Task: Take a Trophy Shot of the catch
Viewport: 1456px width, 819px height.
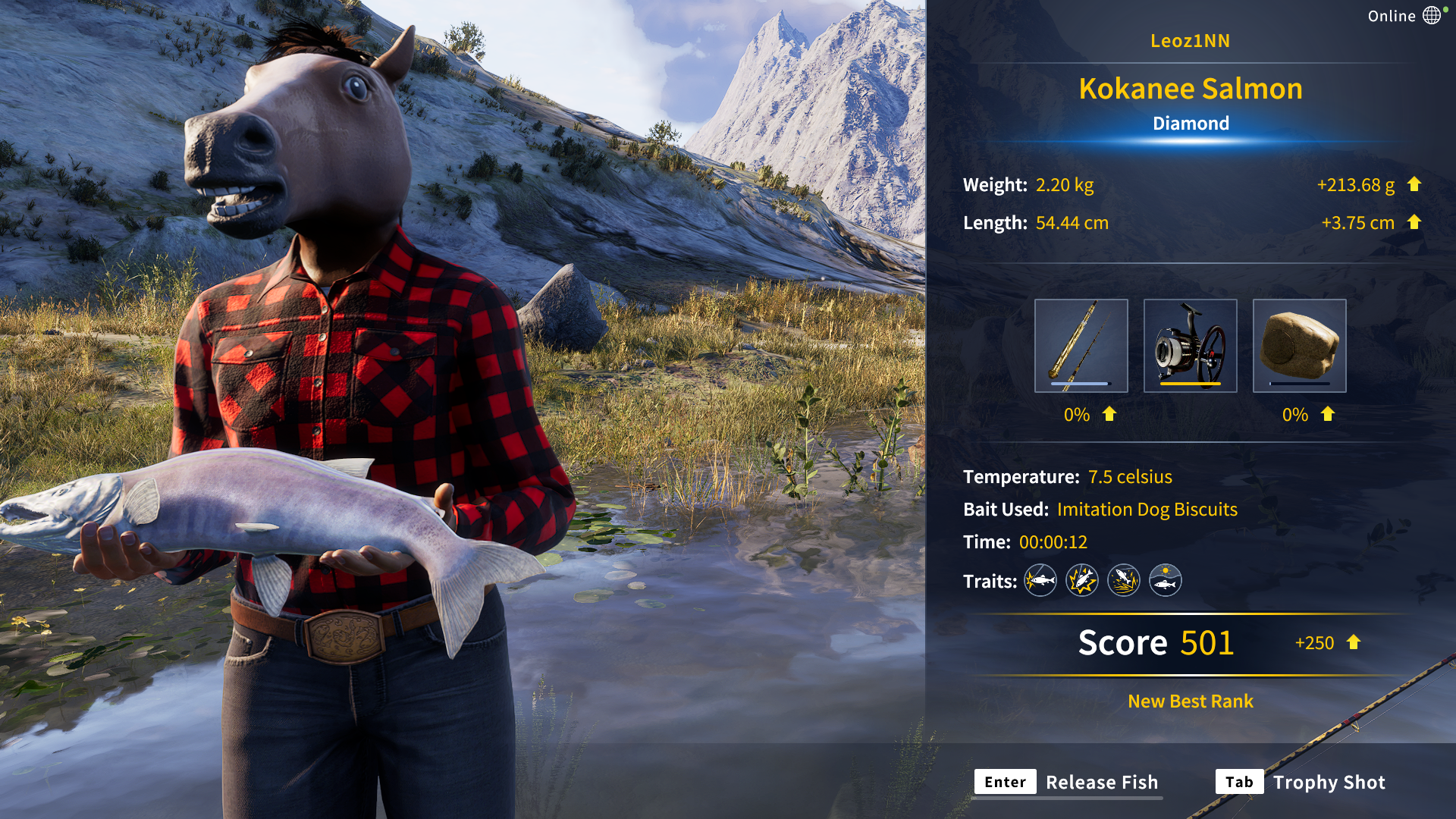Action: pyautogui.click(x=1301, y=783)
